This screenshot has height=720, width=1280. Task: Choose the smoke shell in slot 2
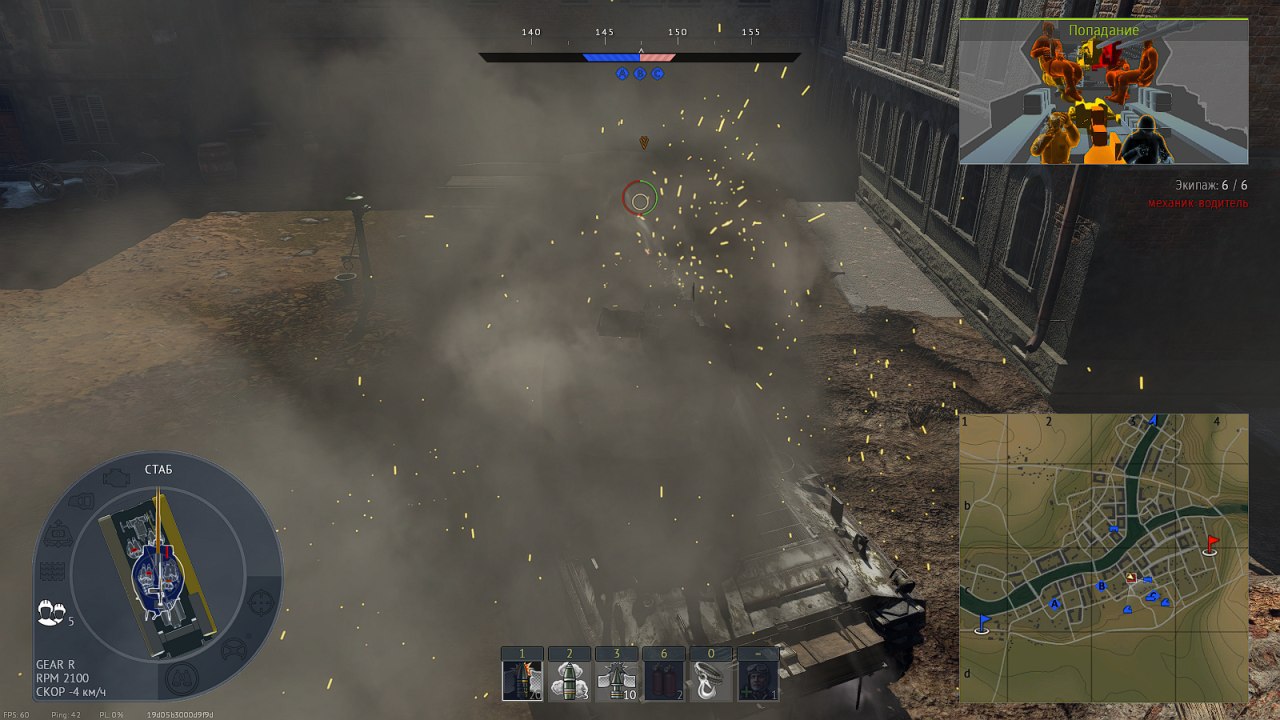pyautogui.click(x=569, y=680)
